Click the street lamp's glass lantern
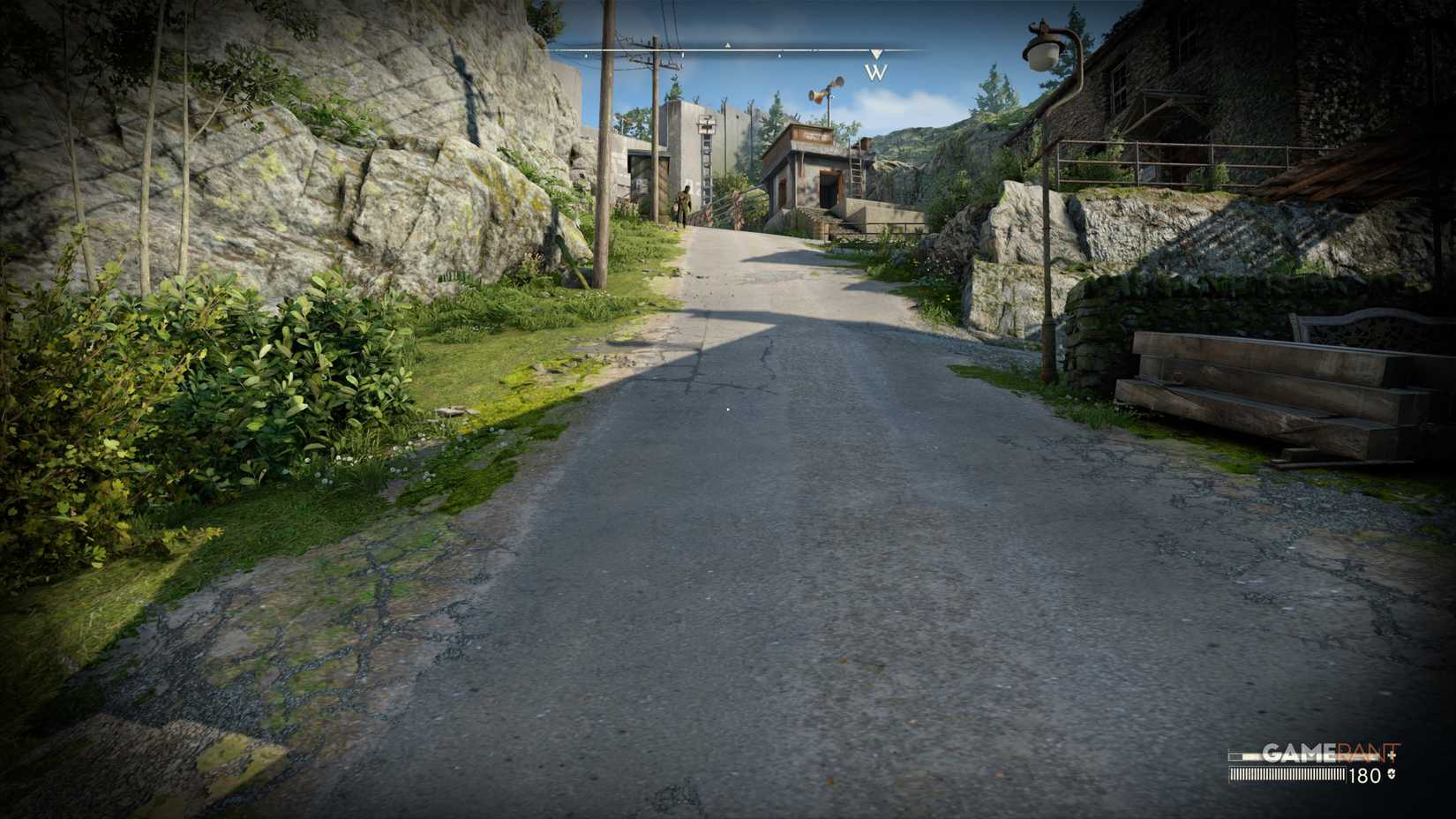 1041,55
